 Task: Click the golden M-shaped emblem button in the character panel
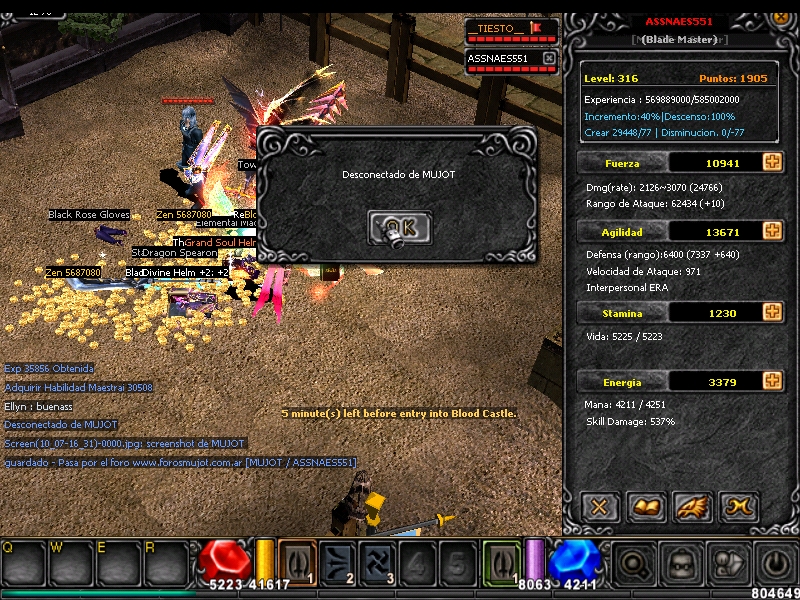738,507
